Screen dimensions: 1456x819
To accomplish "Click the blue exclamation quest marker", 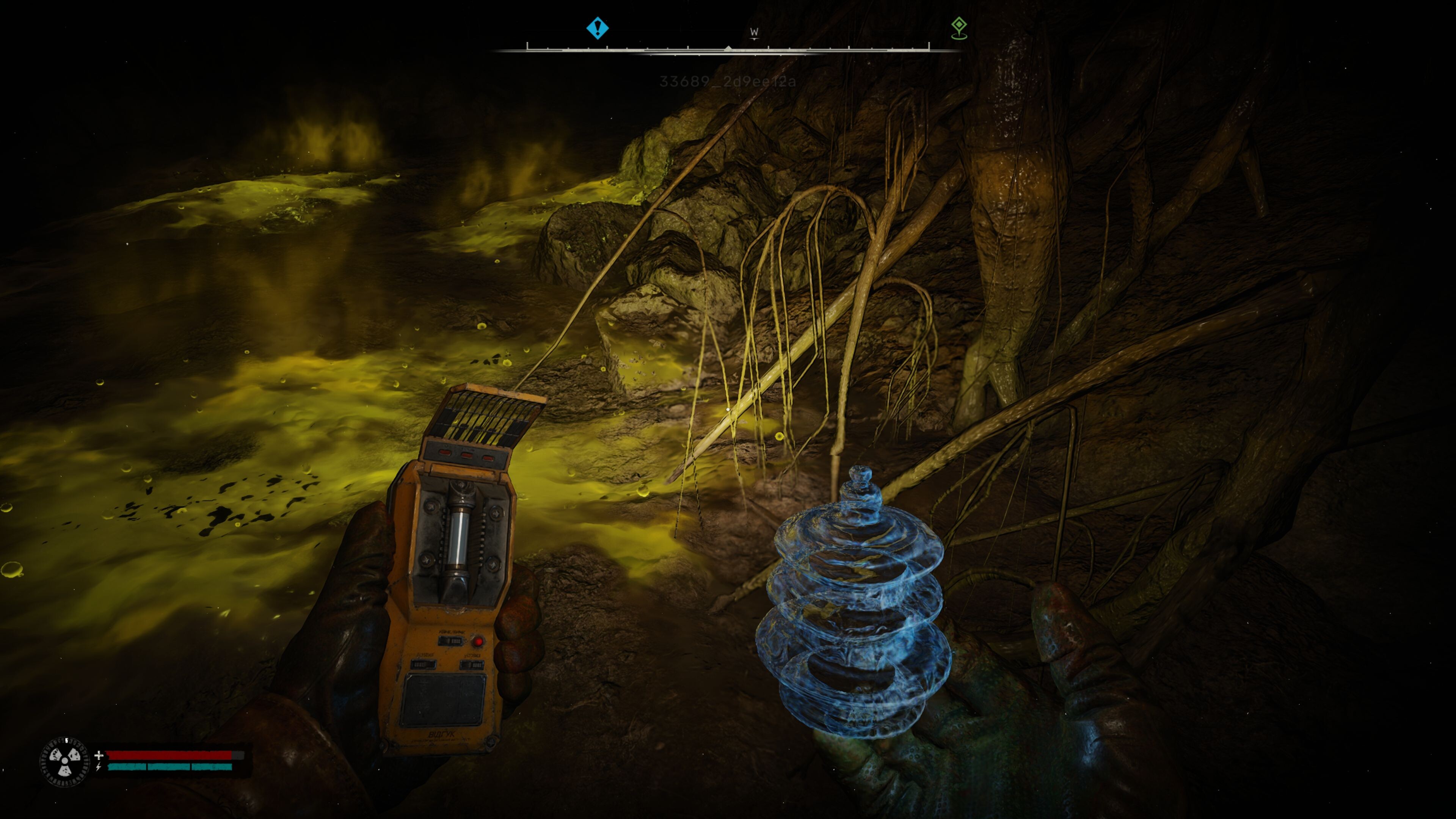I will [598, 28].
